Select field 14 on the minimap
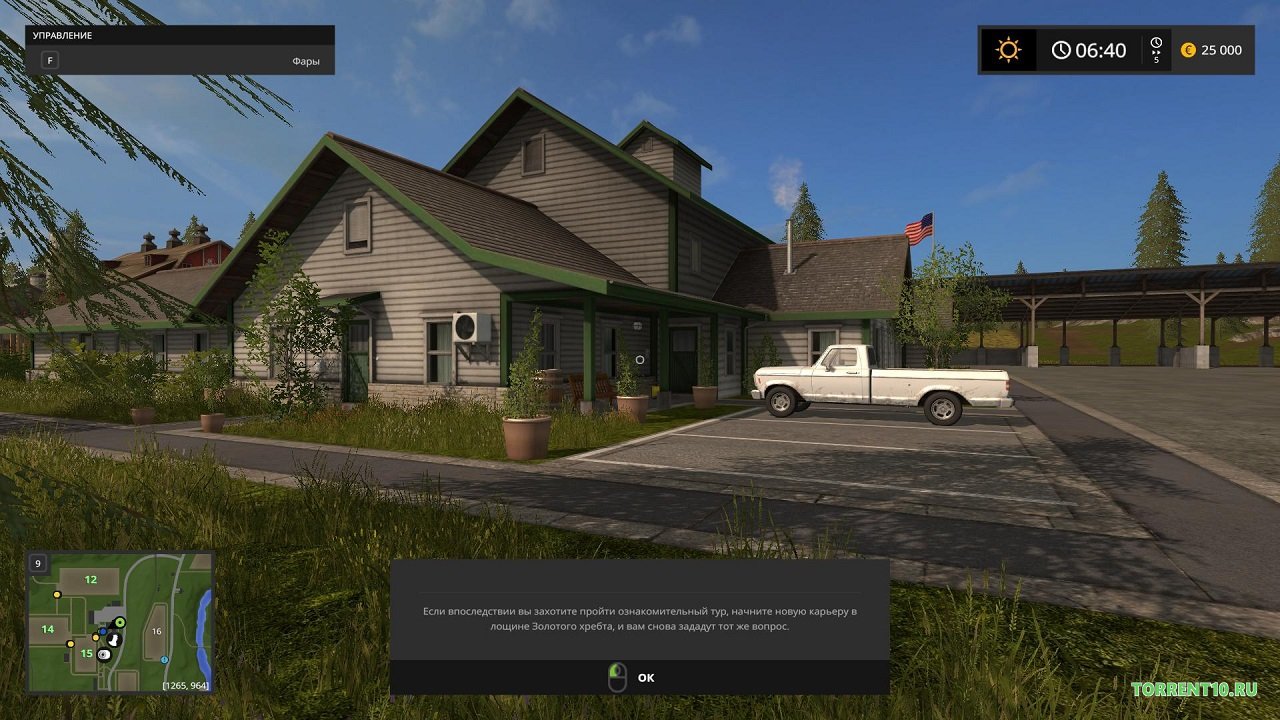The height and width of the screenshot is (720, 1280). pyautogui.click(x=48, y=629)
